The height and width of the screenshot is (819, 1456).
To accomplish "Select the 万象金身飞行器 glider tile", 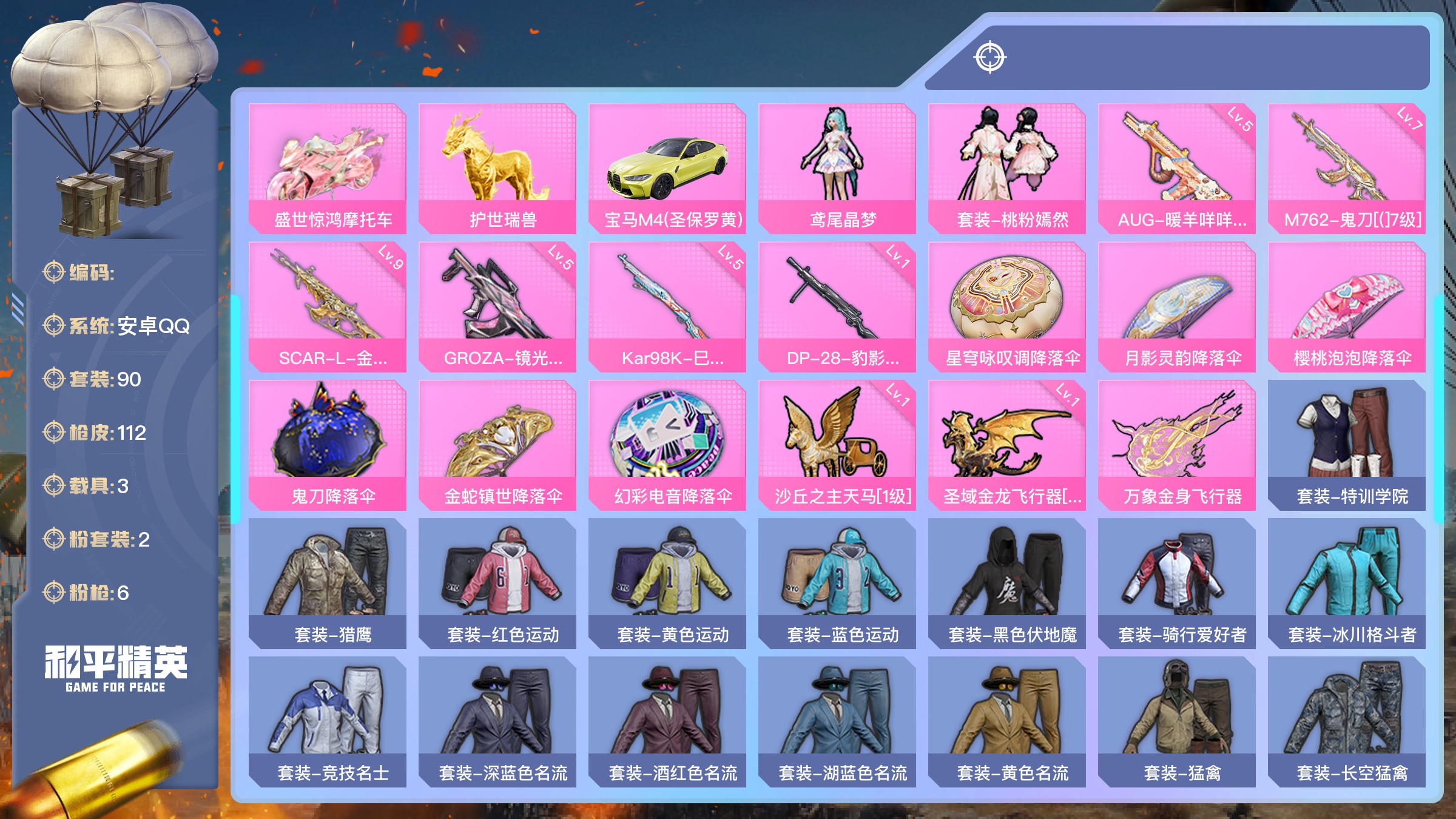I will 1177,445.
